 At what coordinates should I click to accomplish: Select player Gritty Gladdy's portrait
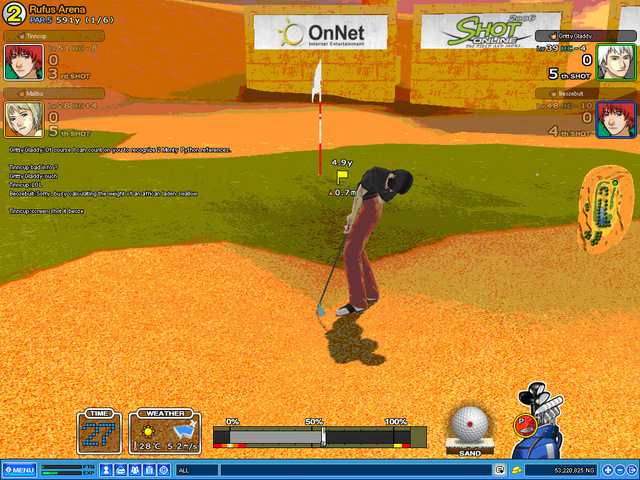[611, 63]
